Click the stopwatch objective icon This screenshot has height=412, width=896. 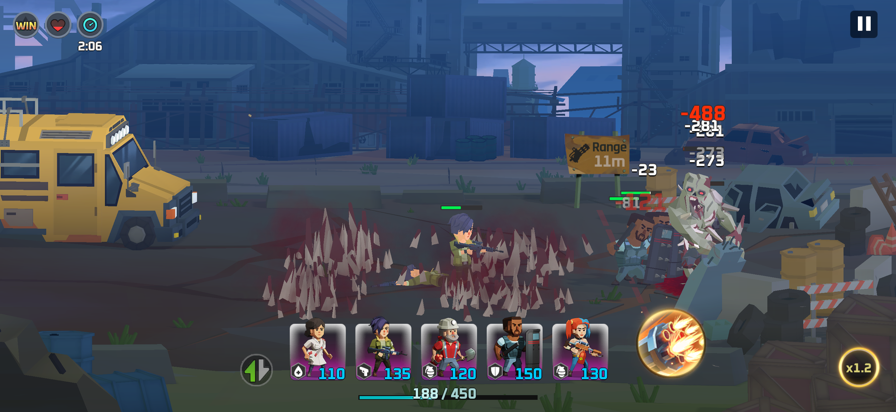[90, 25]
